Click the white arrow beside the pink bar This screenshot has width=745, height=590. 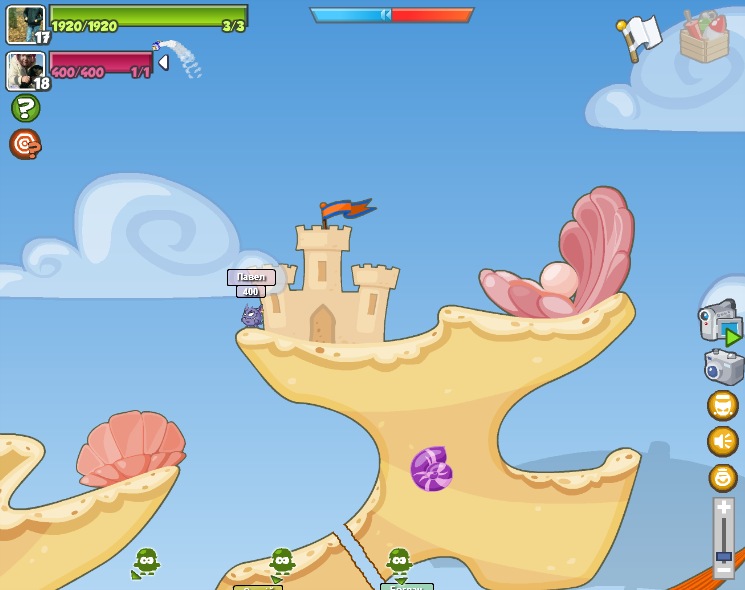pos(163,62)
